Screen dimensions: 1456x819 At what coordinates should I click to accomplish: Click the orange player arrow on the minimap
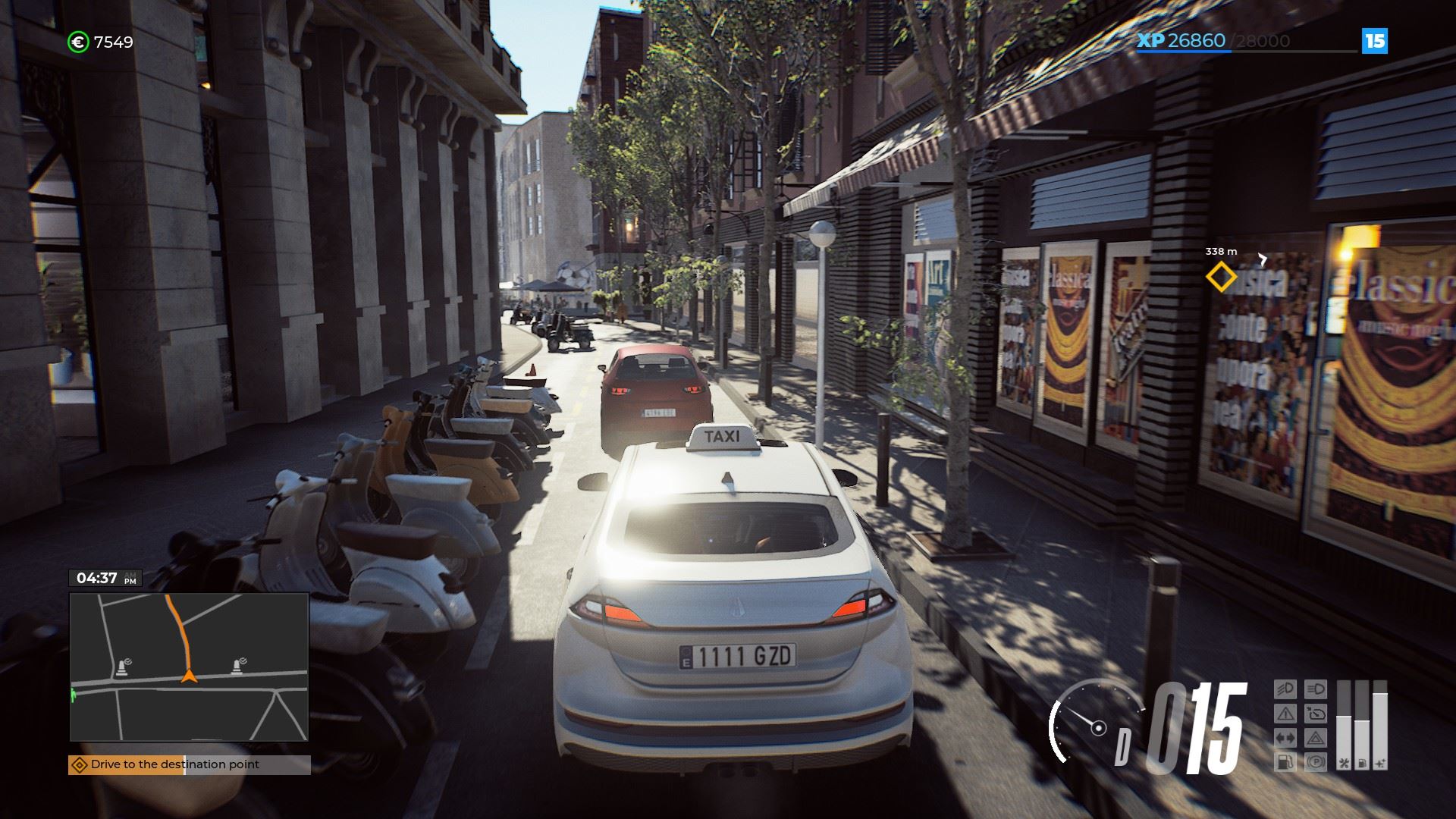189,676
